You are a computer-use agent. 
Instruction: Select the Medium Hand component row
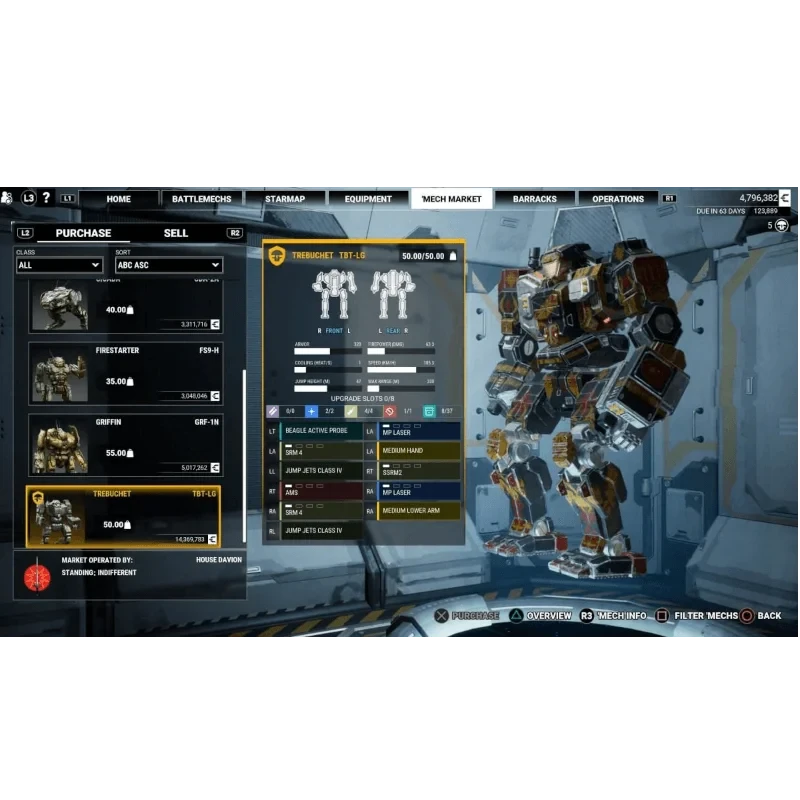[x=419, y=451]
